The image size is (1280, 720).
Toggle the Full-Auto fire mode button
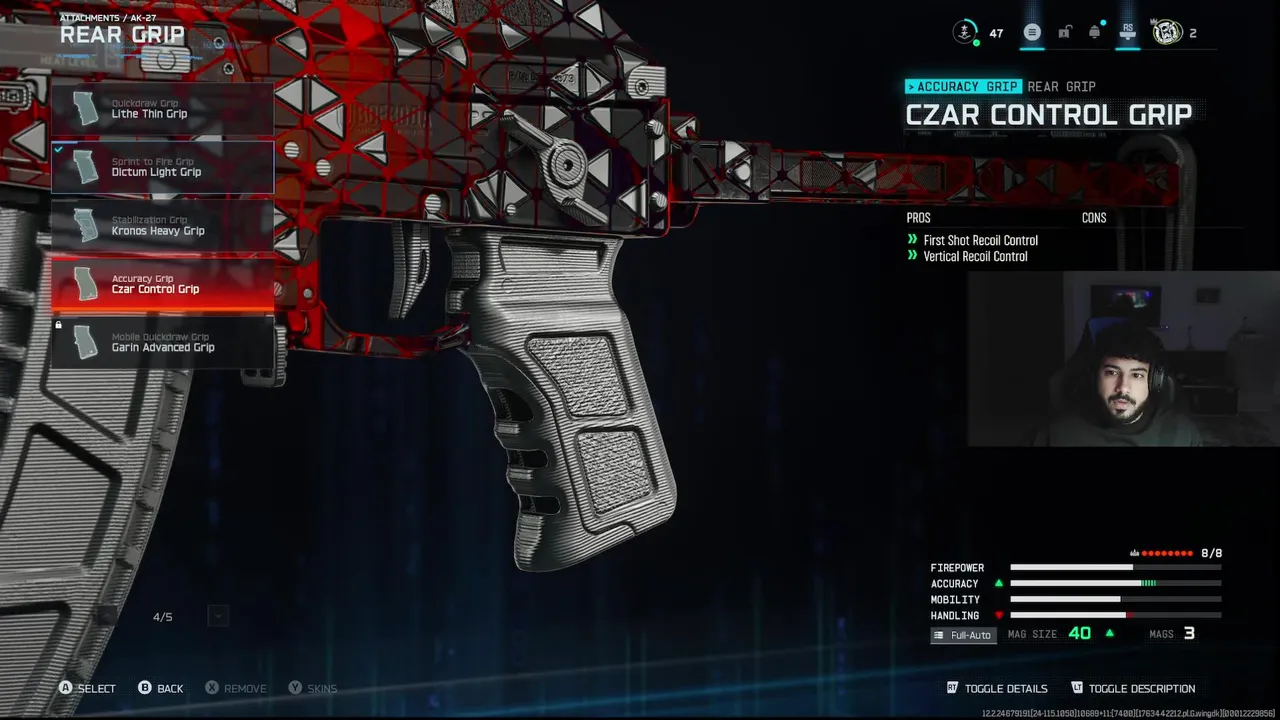pyautogui.click(x=963, y=635)
